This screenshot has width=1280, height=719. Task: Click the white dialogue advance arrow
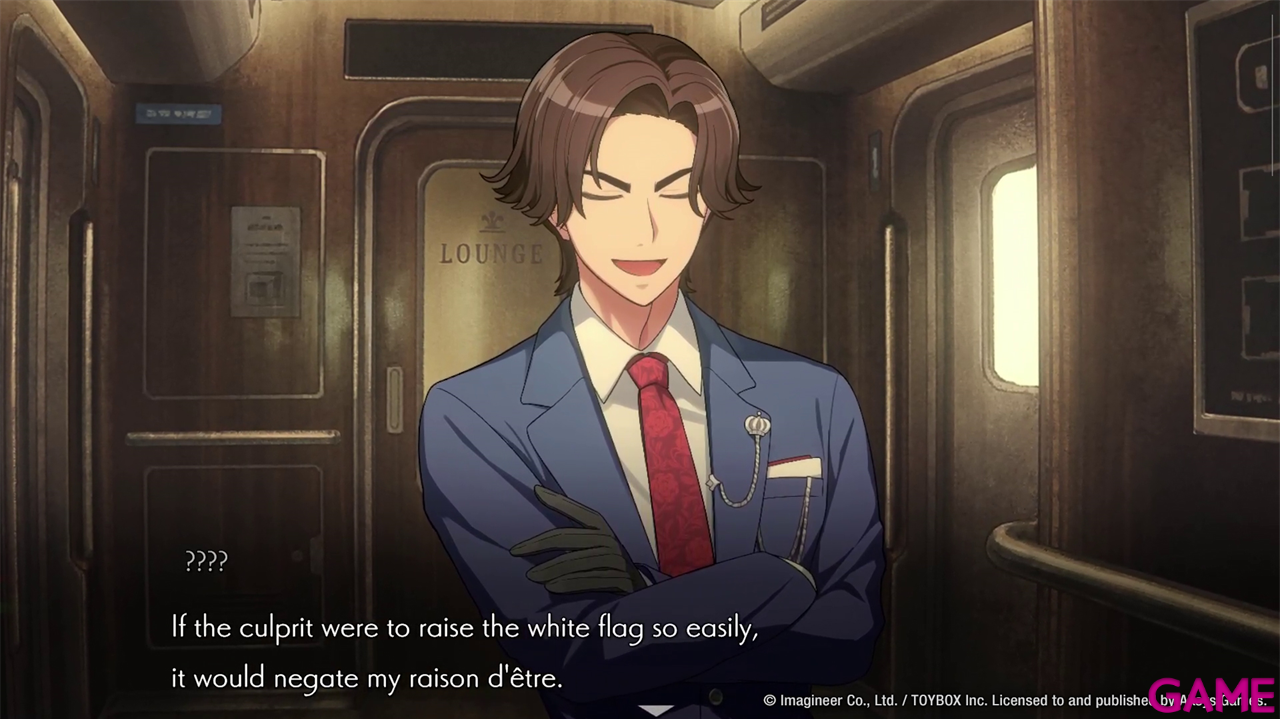[656, 711]
